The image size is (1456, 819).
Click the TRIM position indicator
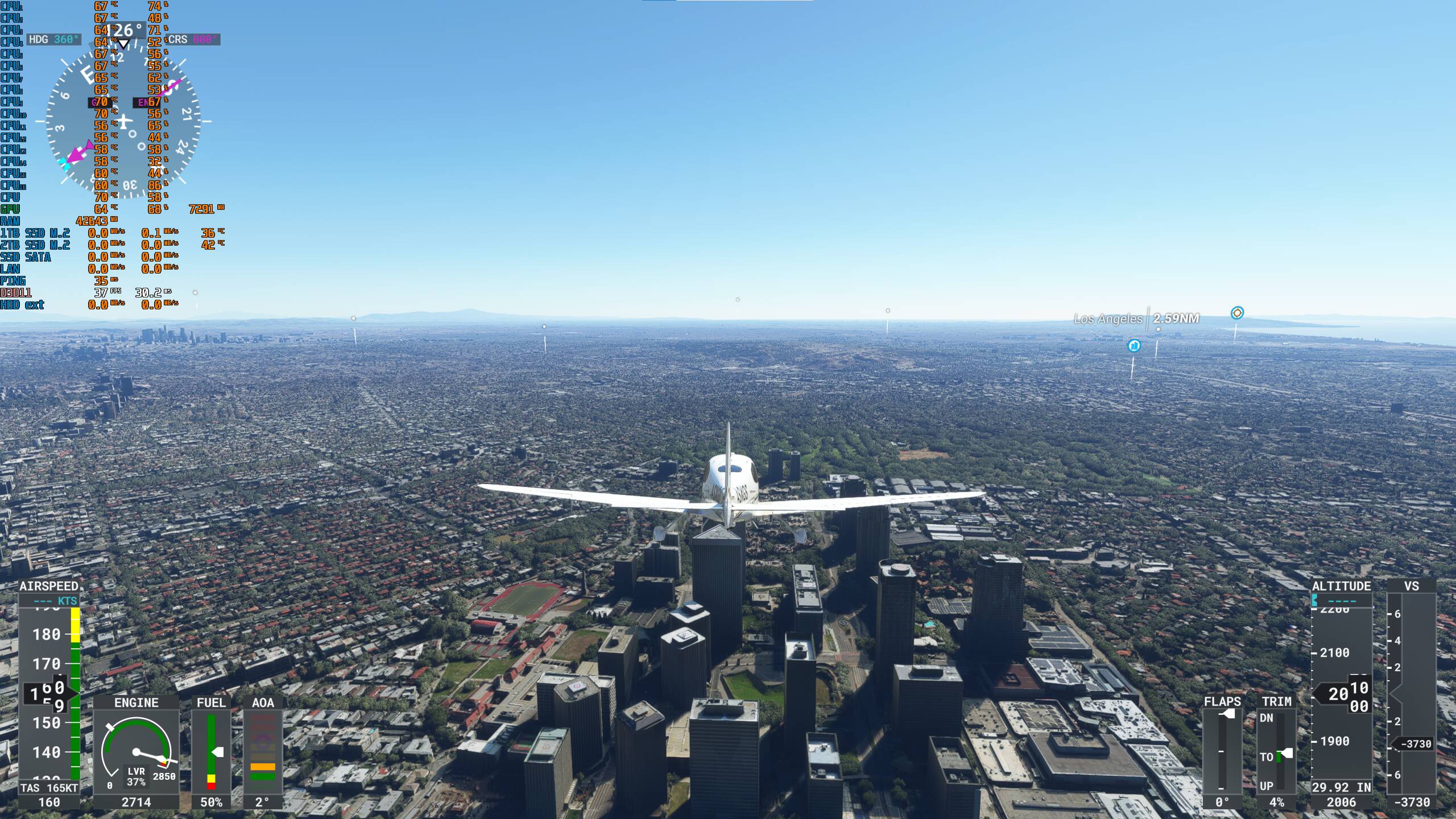click(x=1277, y=751)
